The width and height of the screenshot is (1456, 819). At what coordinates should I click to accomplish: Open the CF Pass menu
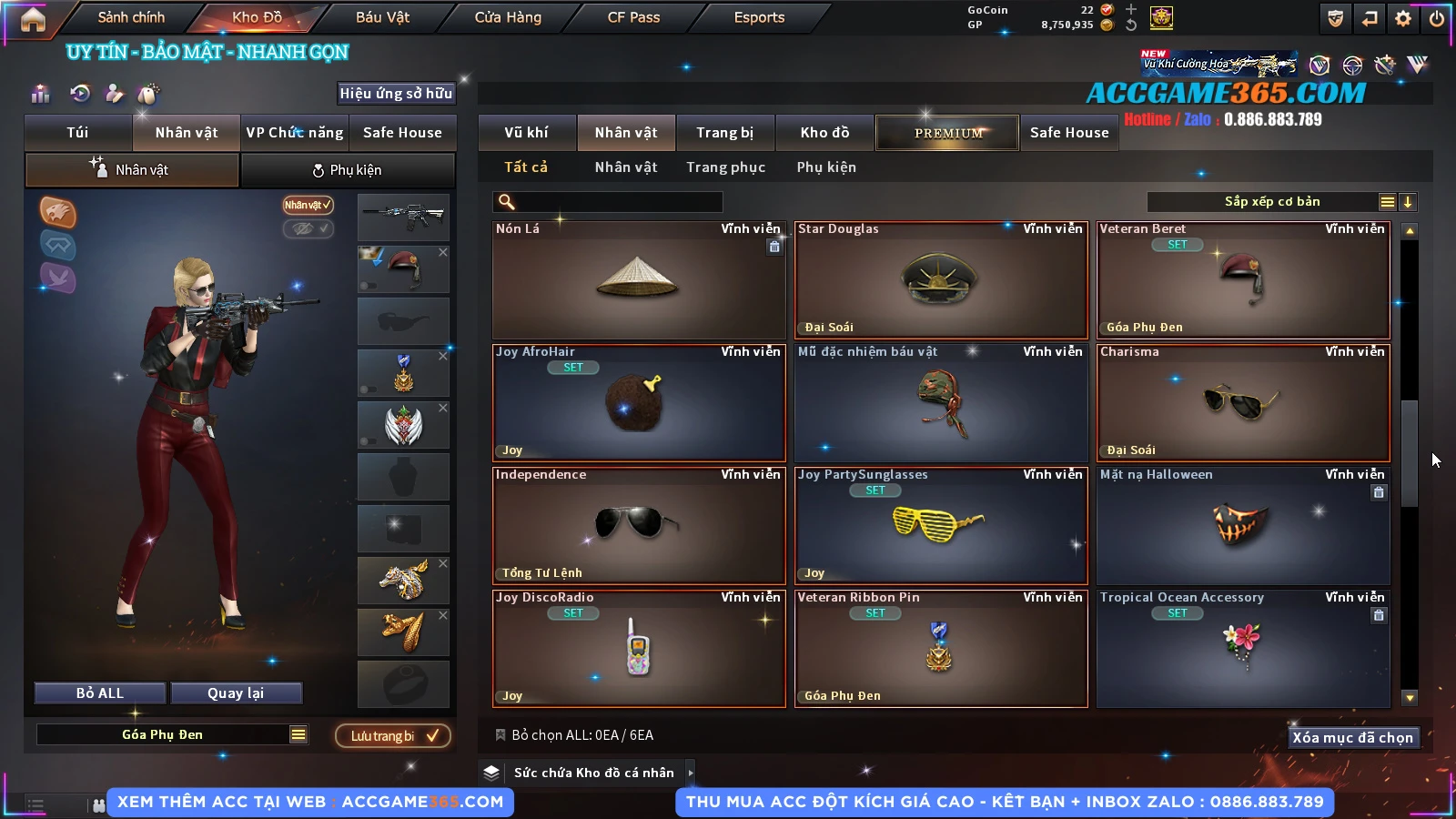(633, 17)
